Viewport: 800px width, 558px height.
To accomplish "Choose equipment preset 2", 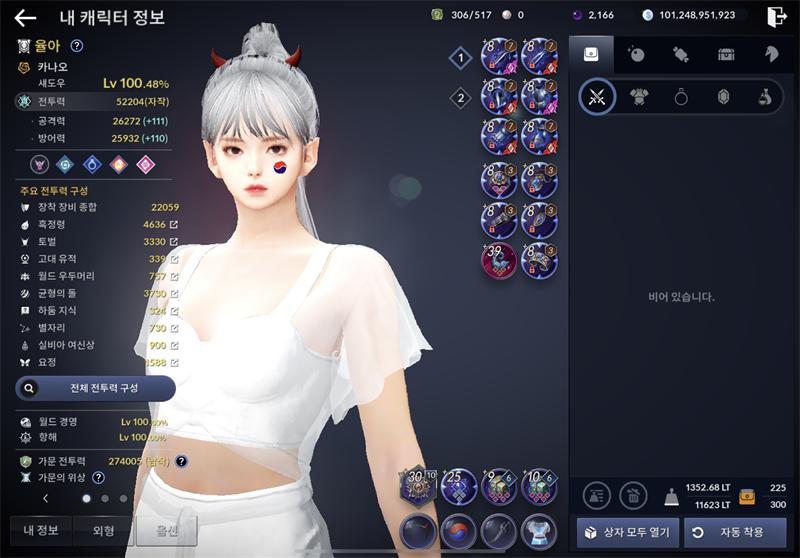I will pos(460,98).
